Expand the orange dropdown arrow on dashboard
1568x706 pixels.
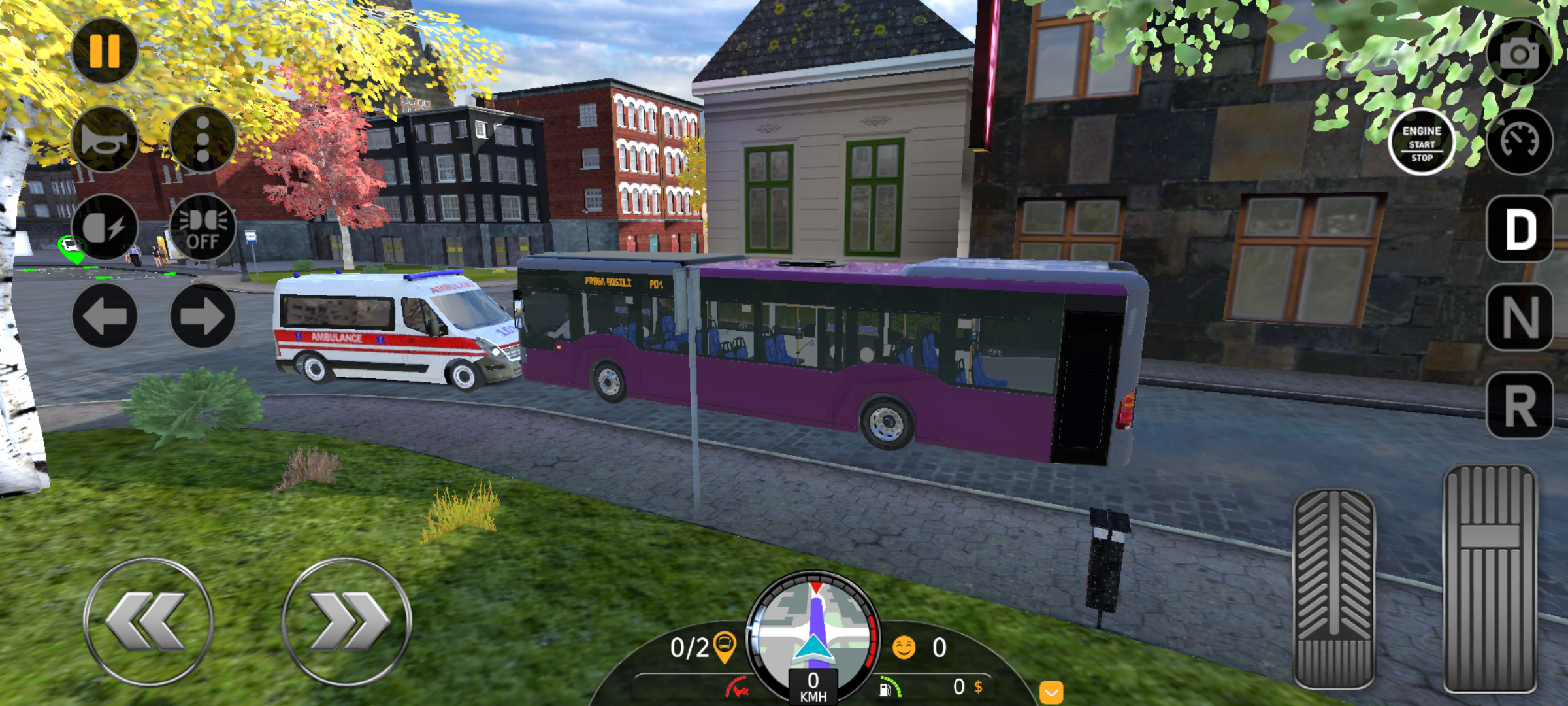tap(1051, 692)
